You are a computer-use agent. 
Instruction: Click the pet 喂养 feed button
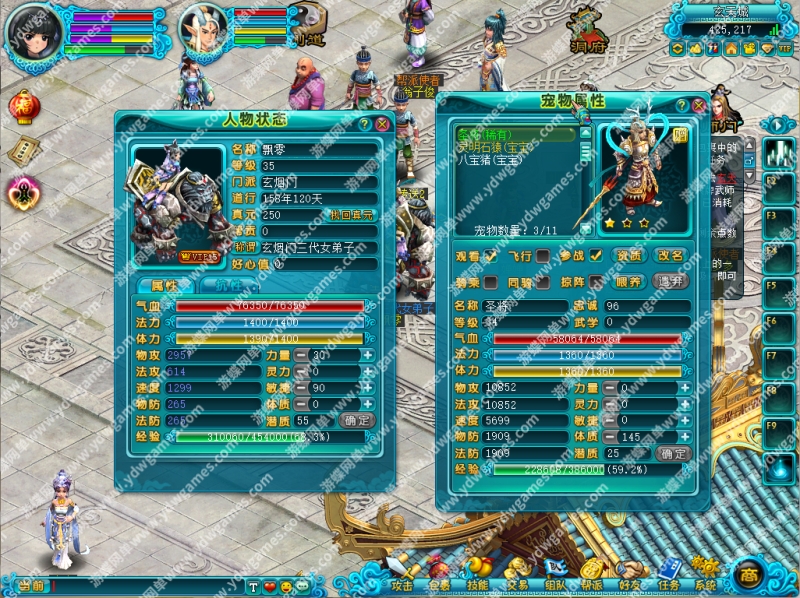628,282
